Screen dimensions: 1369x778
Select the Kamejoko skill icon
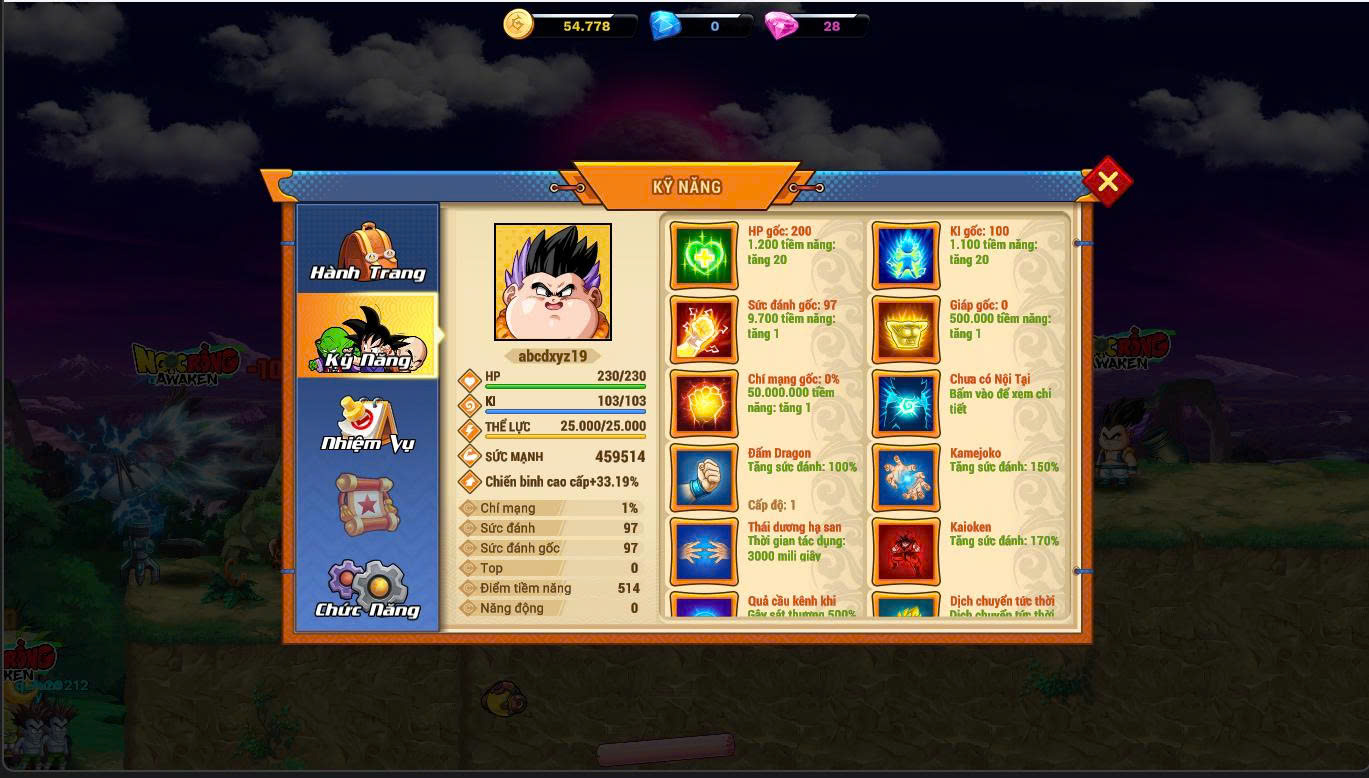click(x=906, y=477)
